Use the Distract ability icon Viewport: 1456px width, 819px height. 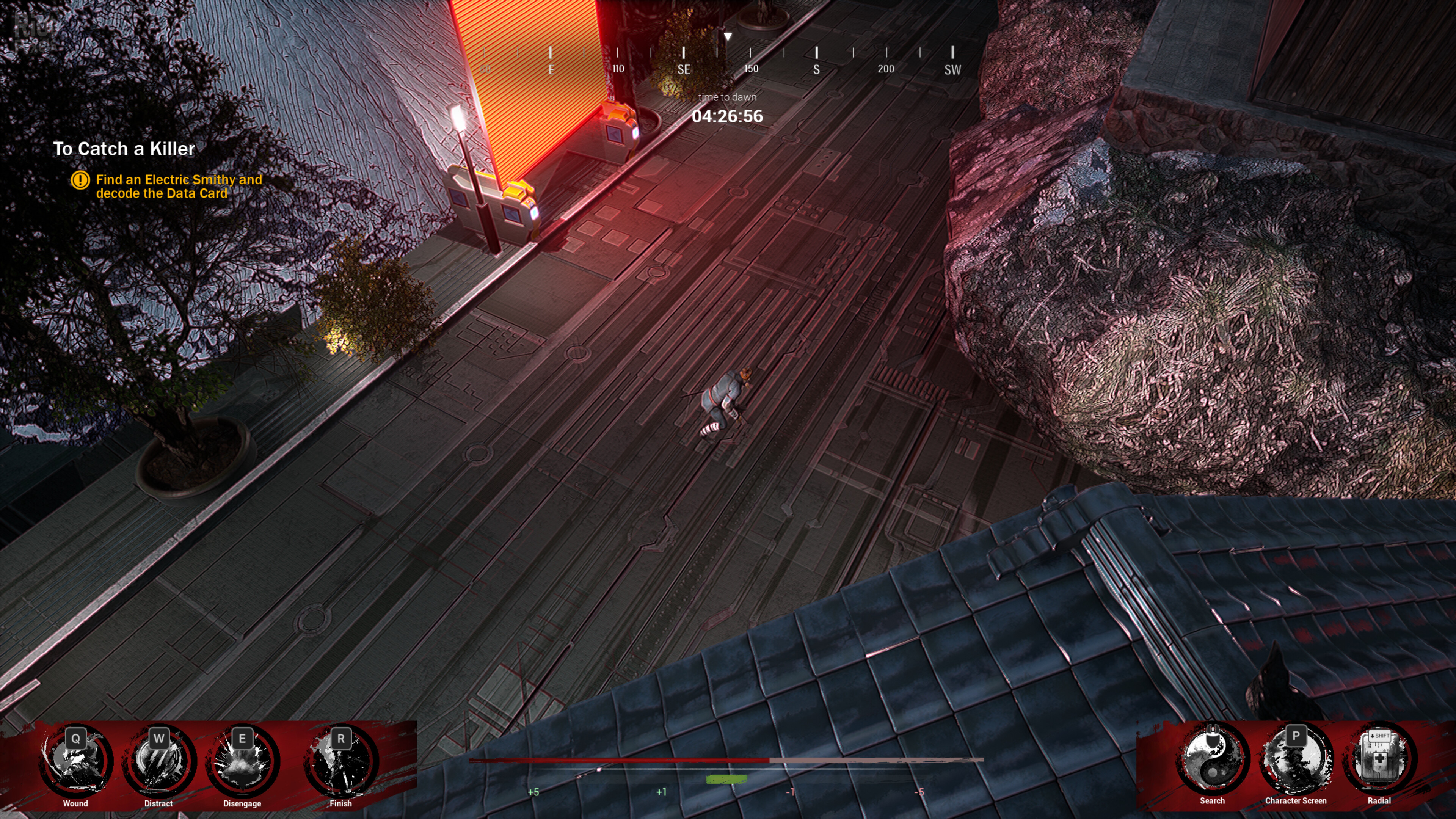(x=159, y=761)
